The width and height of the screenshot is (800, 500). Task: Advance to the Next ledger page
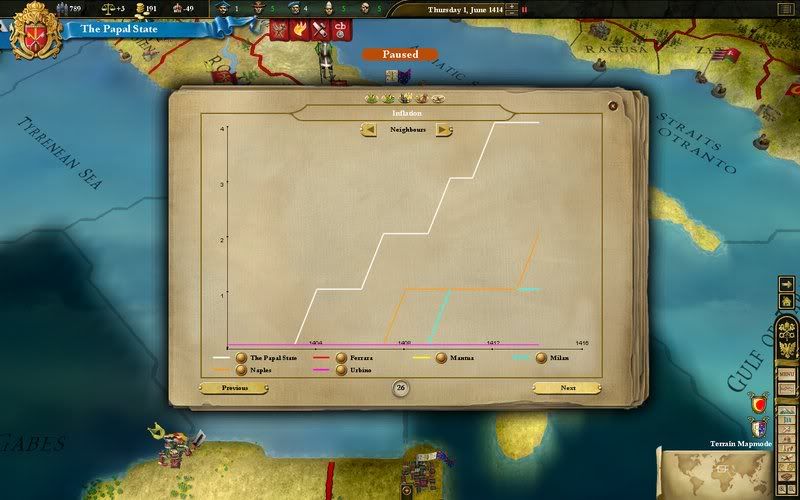(567, 388)
